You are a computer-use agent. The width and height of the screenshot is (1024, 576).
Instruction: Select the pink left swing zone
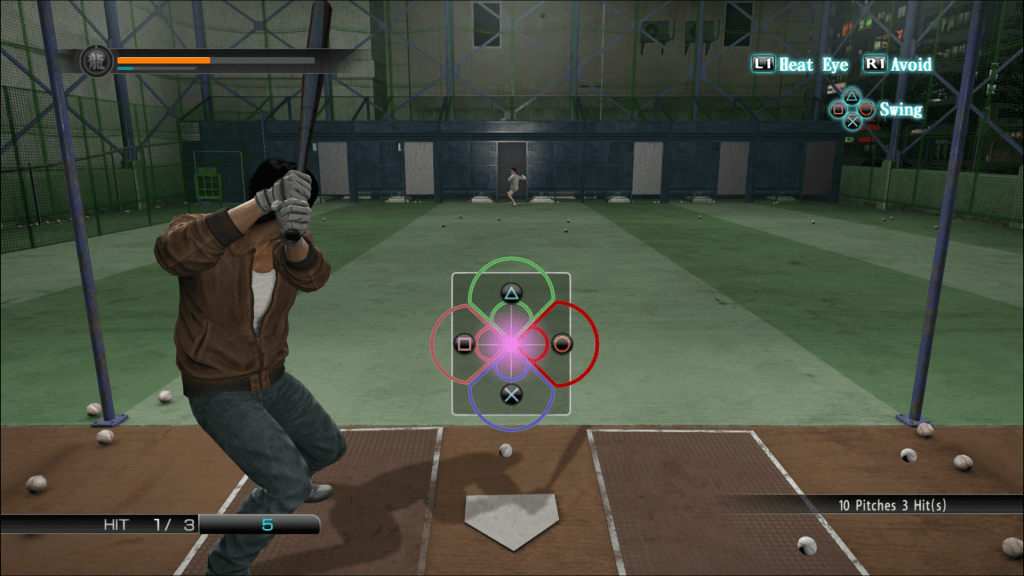coord(464,344)
